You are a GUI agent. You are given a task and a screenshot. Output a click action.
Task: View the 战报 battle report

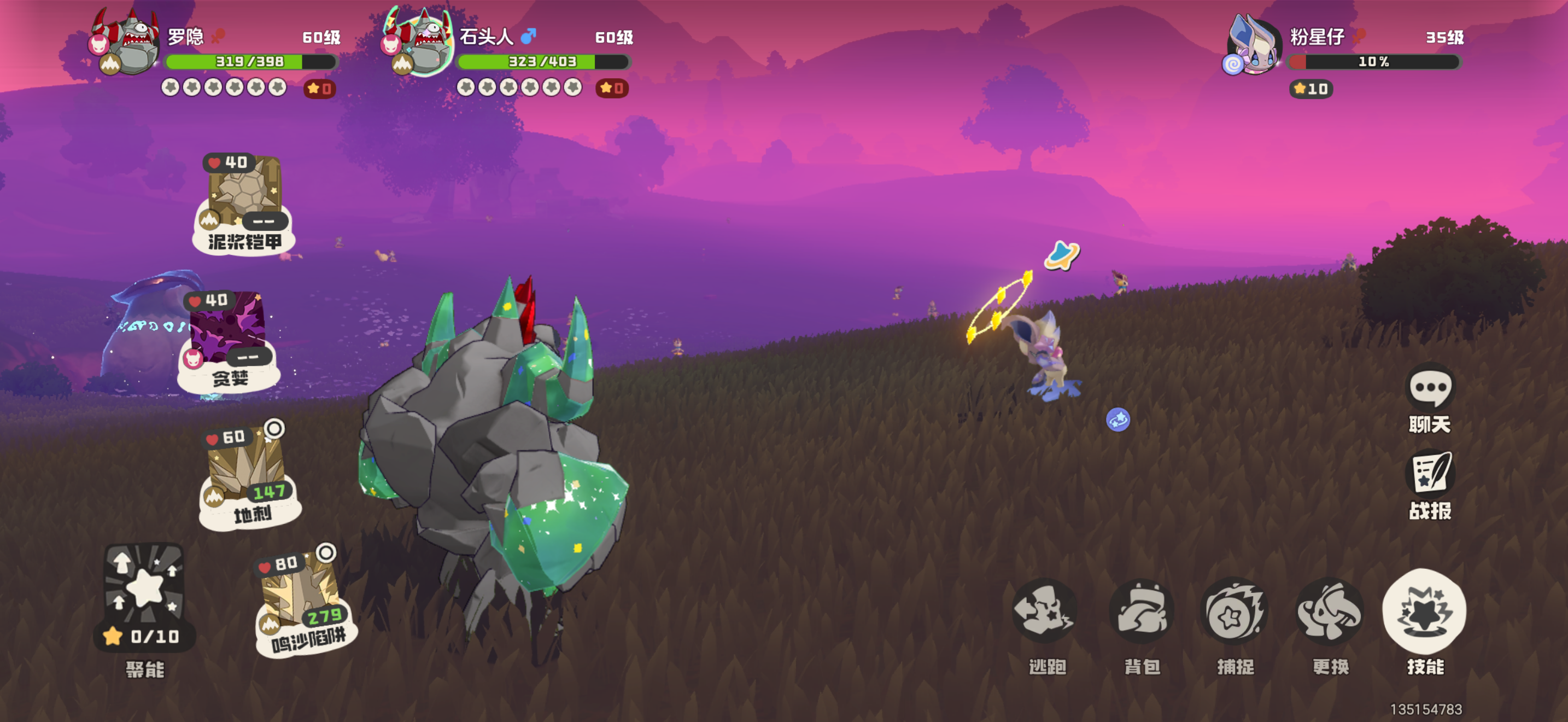(x=1430, y=473)
